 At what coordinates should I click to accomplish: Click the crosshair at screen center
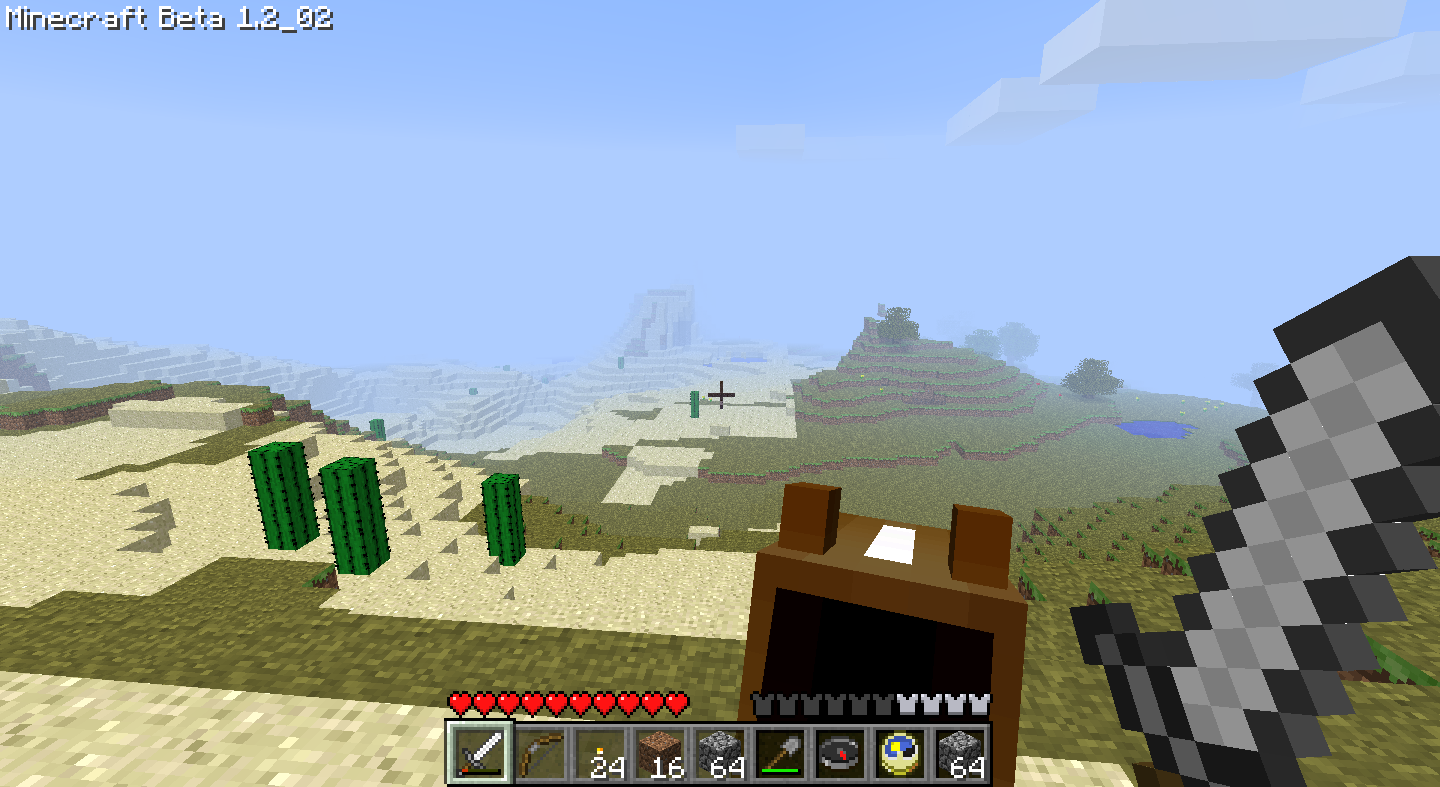(722, 395)
